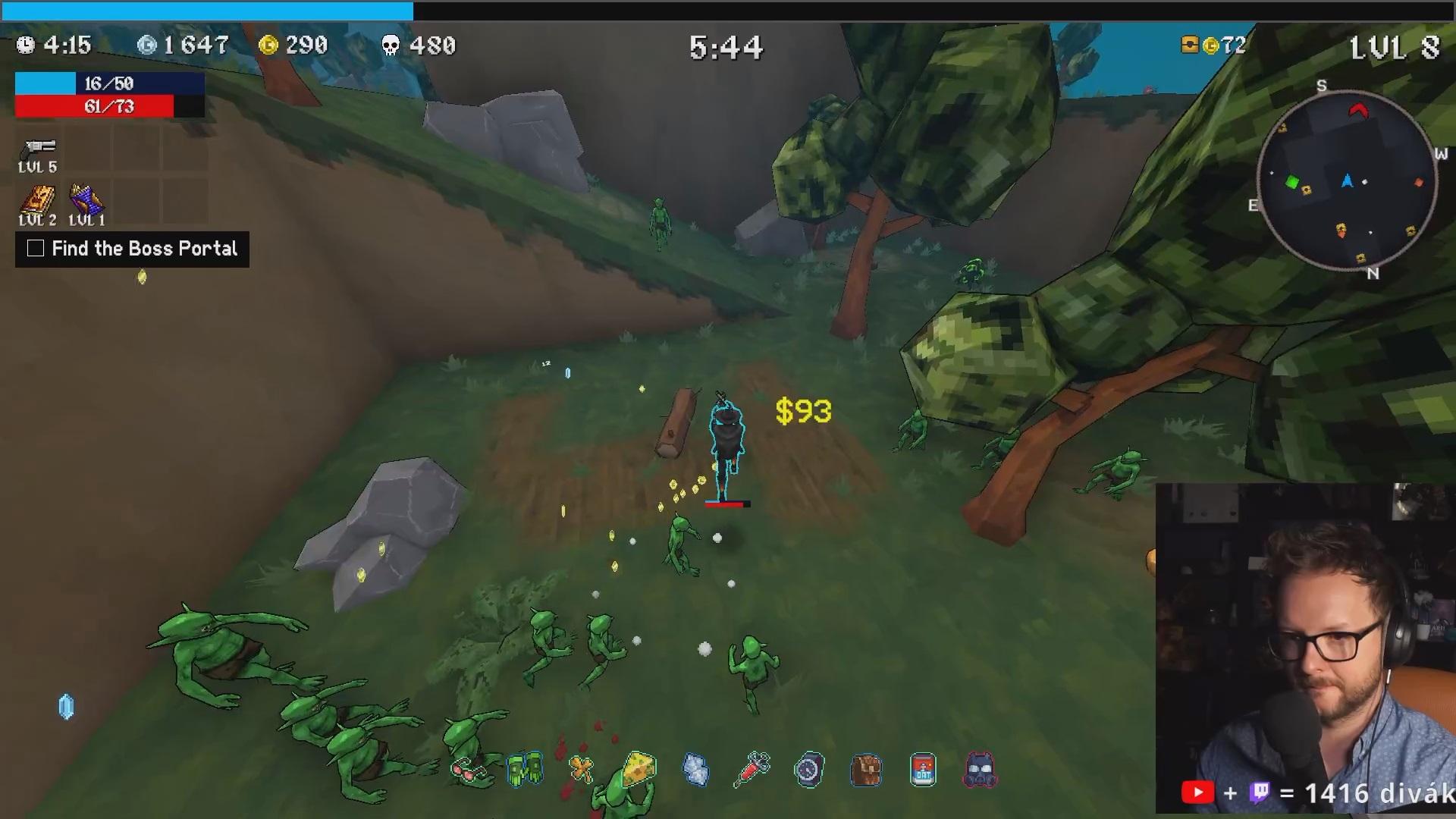Open the circular minimap
This screenshot has width=1456, height=819.
(x=1347, y=181)
